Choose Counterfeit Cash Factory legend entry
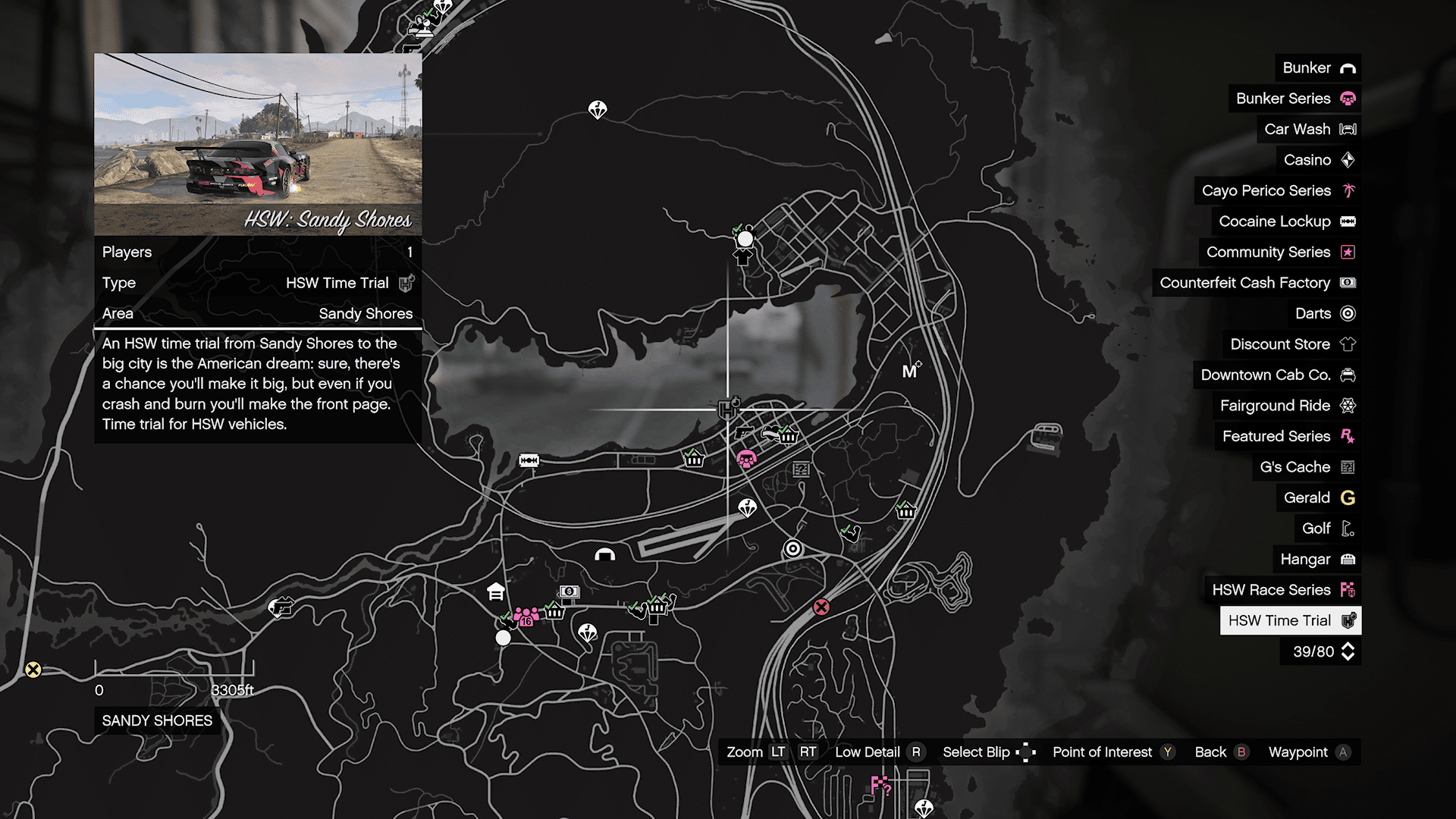 (x=1257, y=283)
